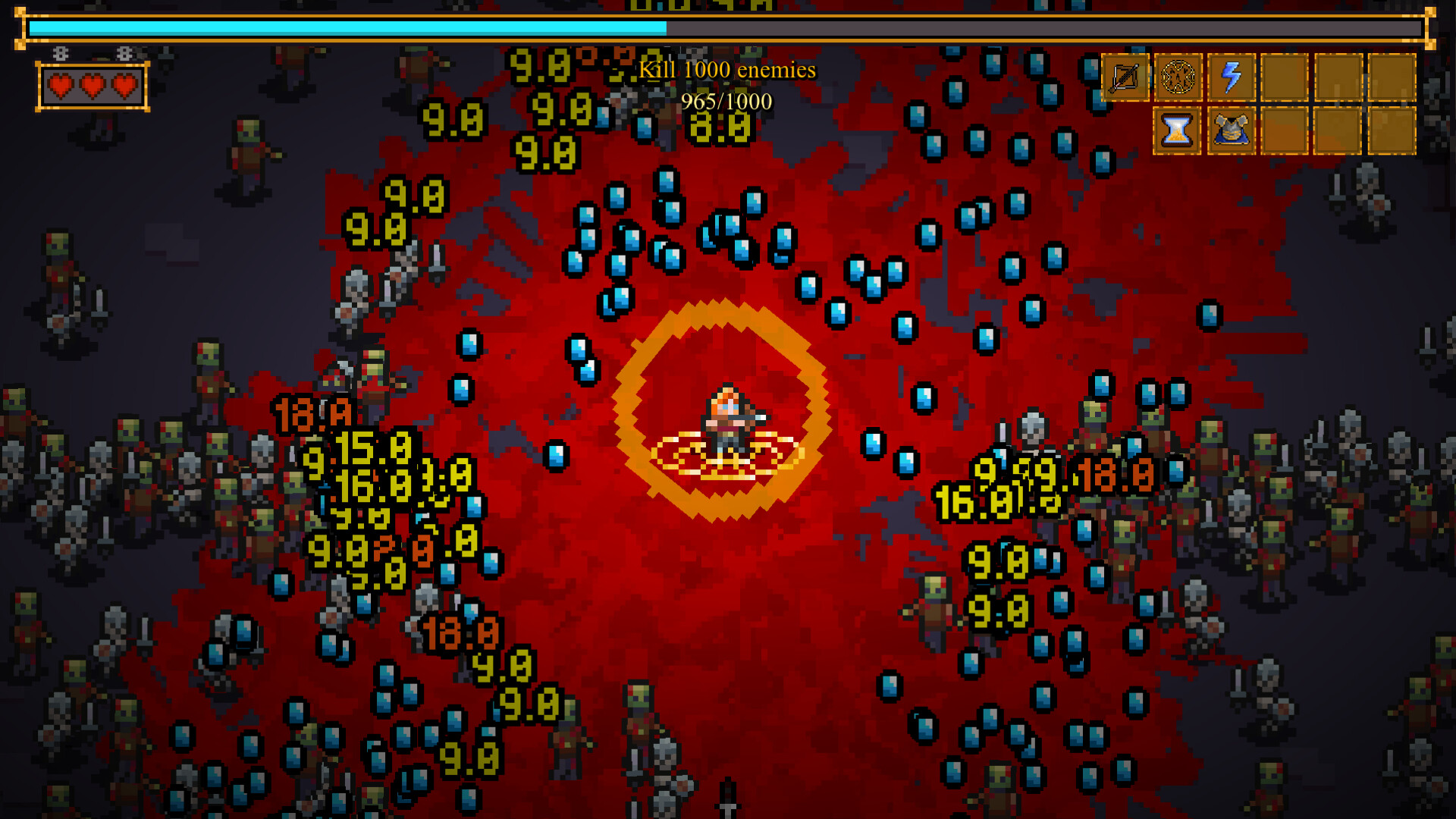Click the armor chestplate item icon
This screenshot has height=819, width=1456.
[x=1231, y=131]
